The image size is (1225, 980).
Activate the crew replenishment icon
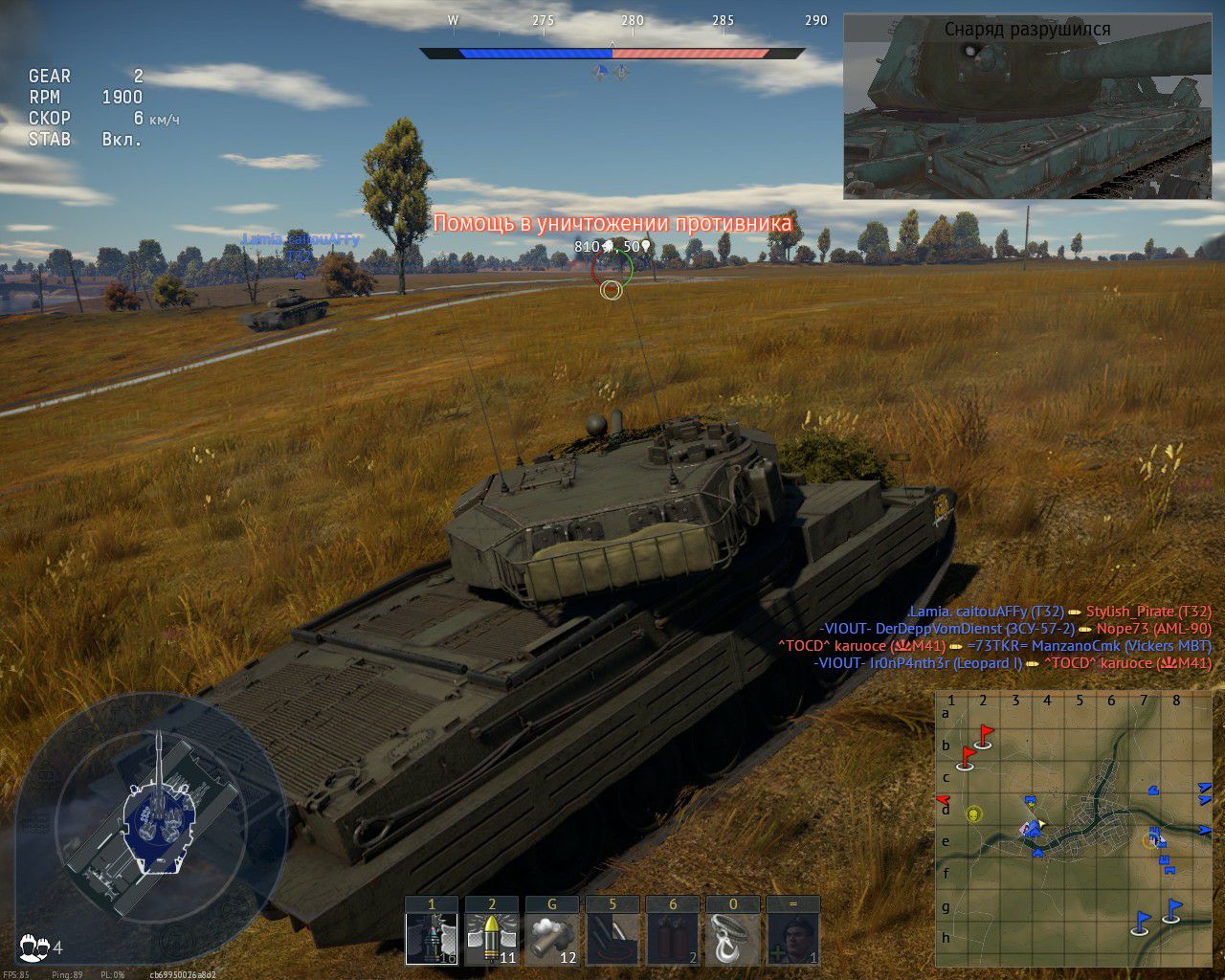tap(793, 937)
